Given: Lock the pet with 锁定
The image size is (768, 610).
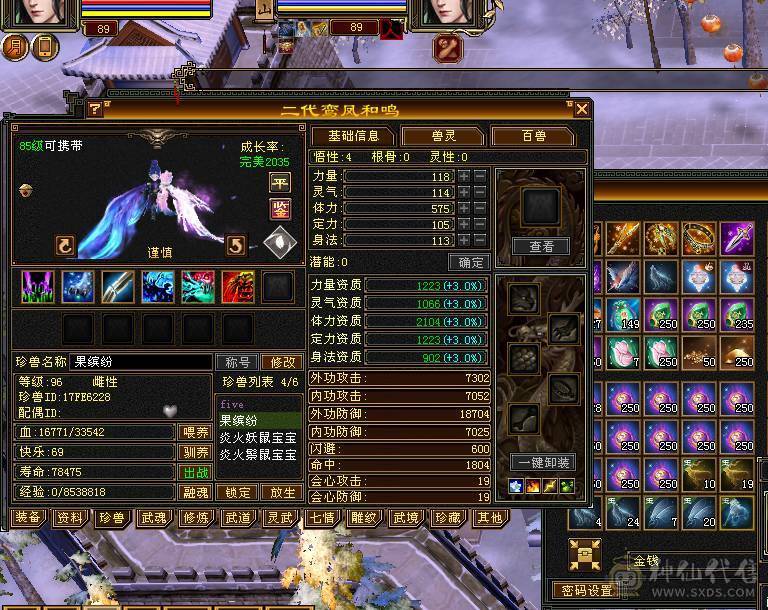Looking at the screenshot, I should coord(238,492).
